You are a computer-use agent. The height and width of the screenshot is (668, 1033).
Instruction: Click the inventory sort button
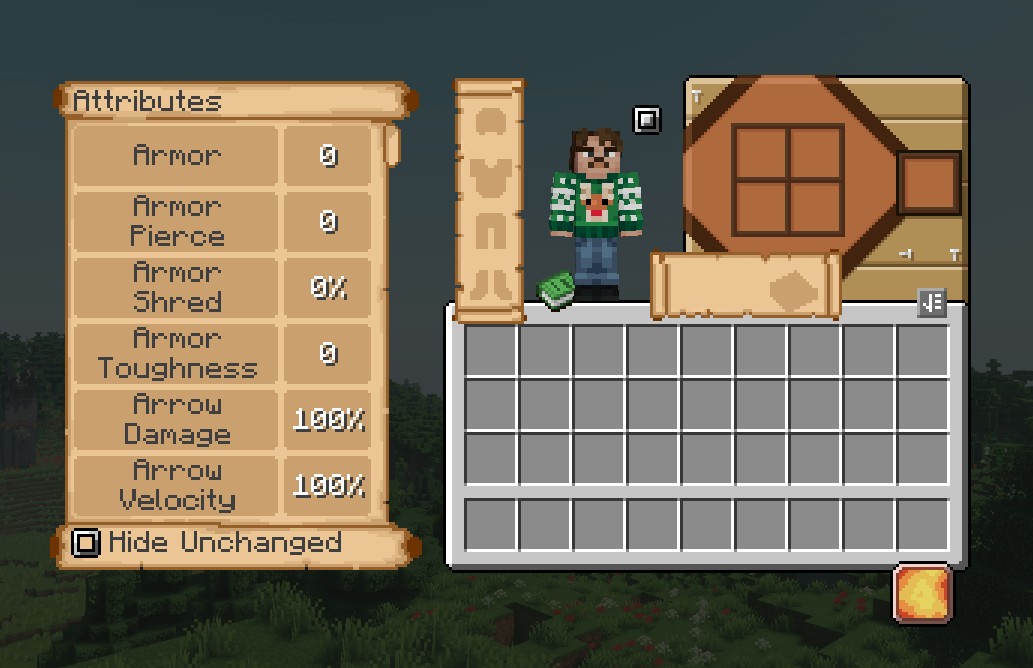click(x=931, y=303)
